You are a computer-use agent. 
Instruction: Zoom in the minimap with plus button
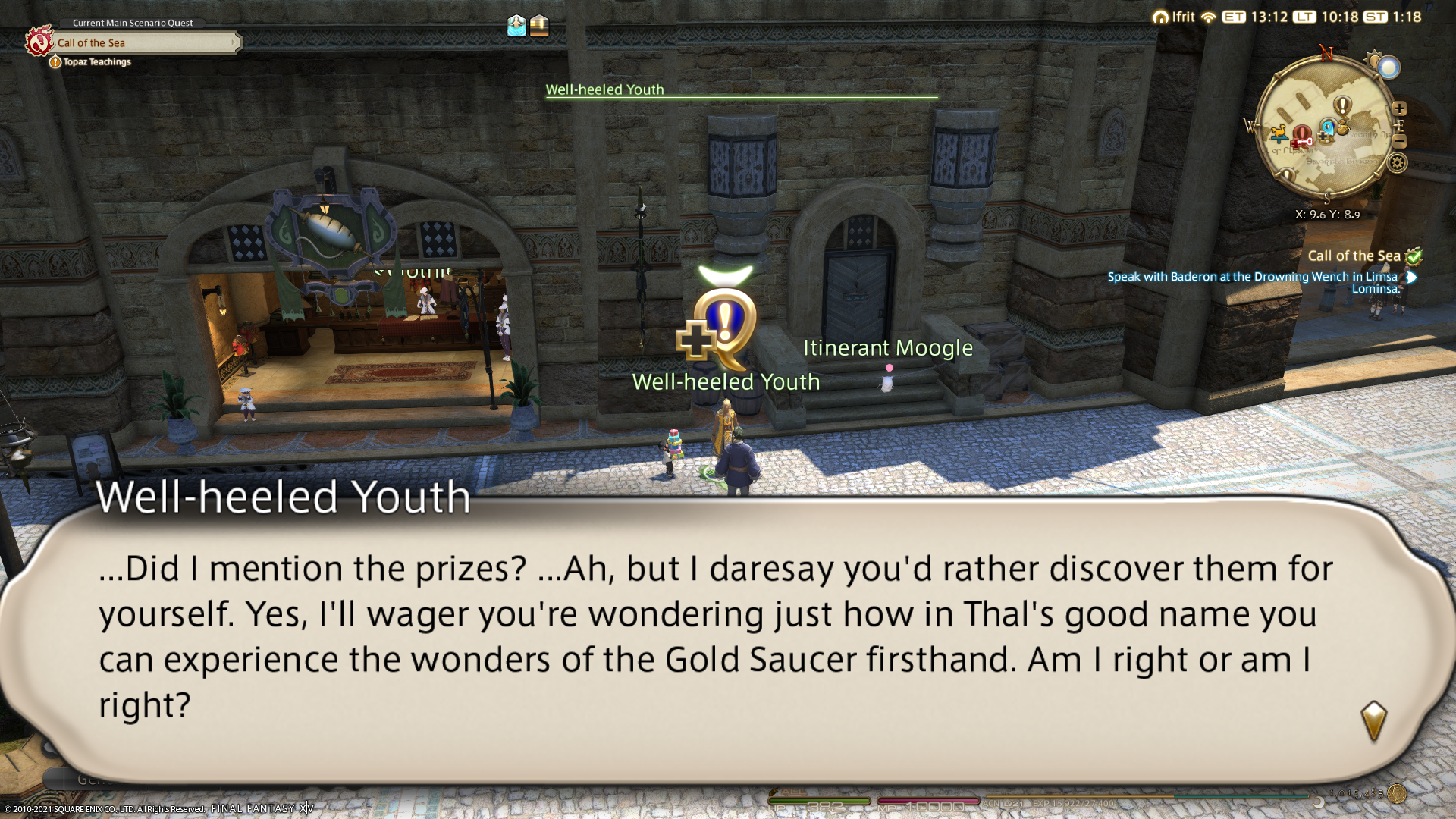pyautogui.click(x=1399, y=108)
